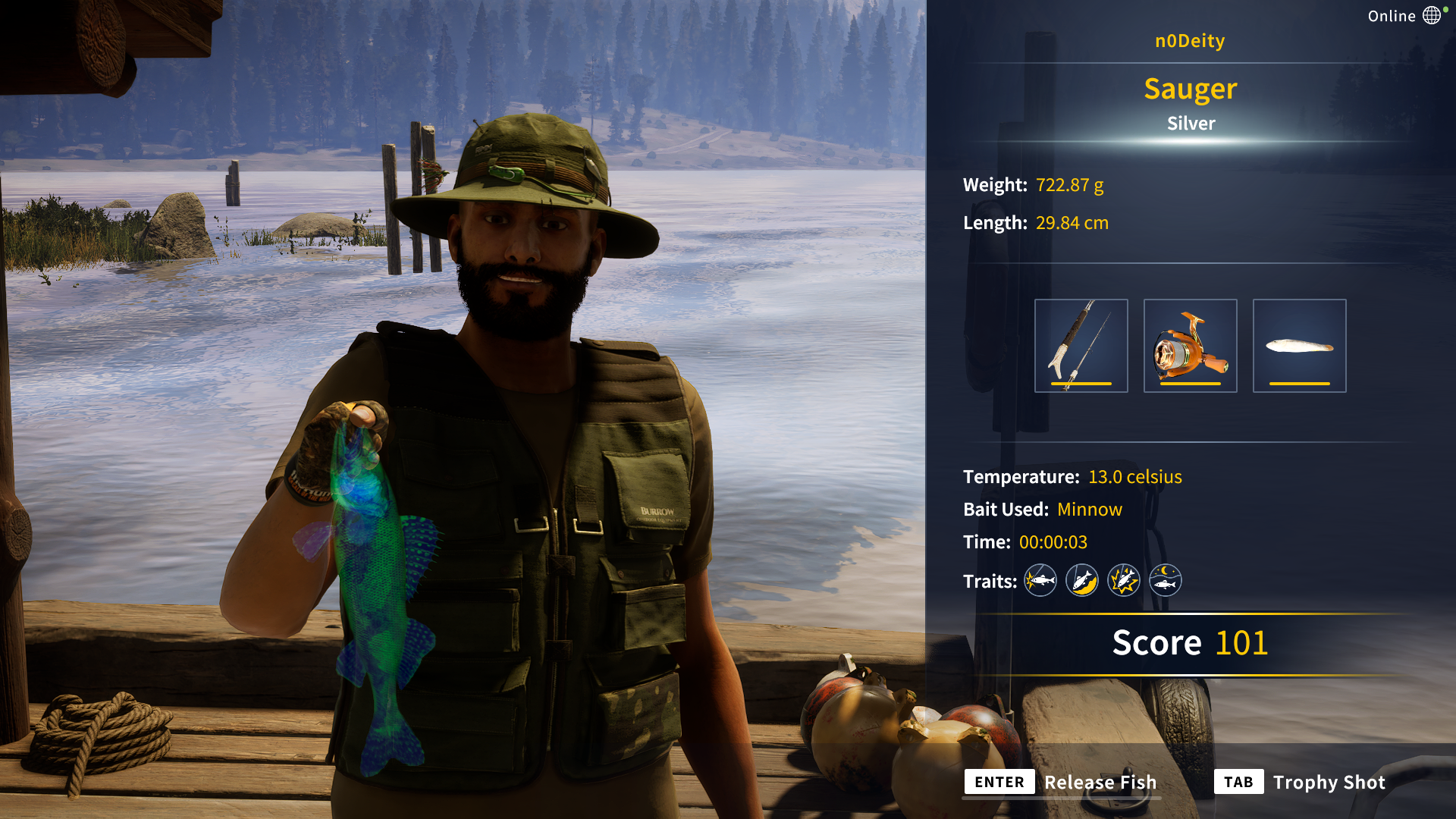Inspect the orange spinning reel slot

pos(1190,346)
